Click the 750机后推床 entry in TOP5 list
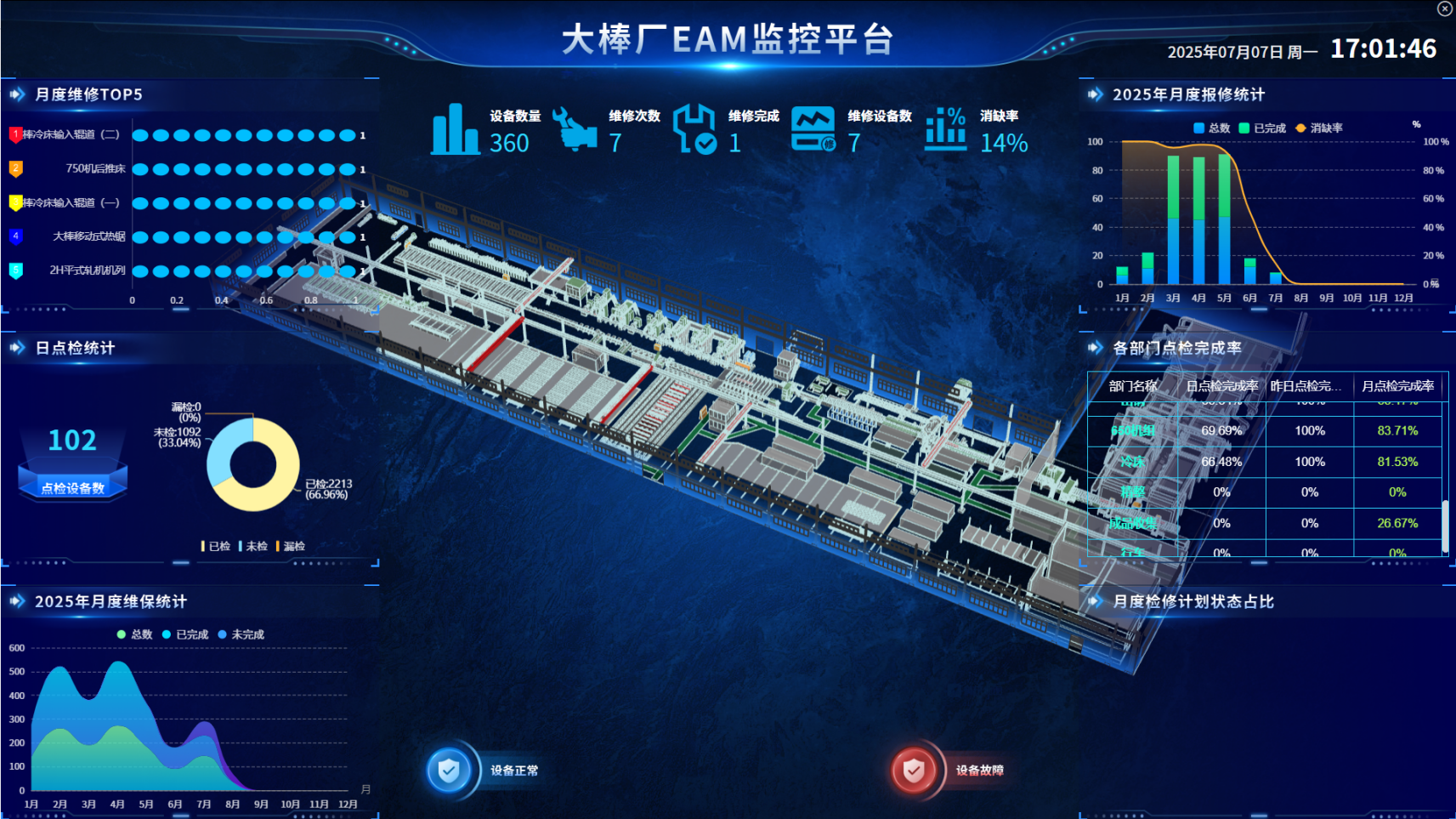Image resolution: width=1456 pixels, height=819 pixels. pyautogui.click(x=95, y=168)
